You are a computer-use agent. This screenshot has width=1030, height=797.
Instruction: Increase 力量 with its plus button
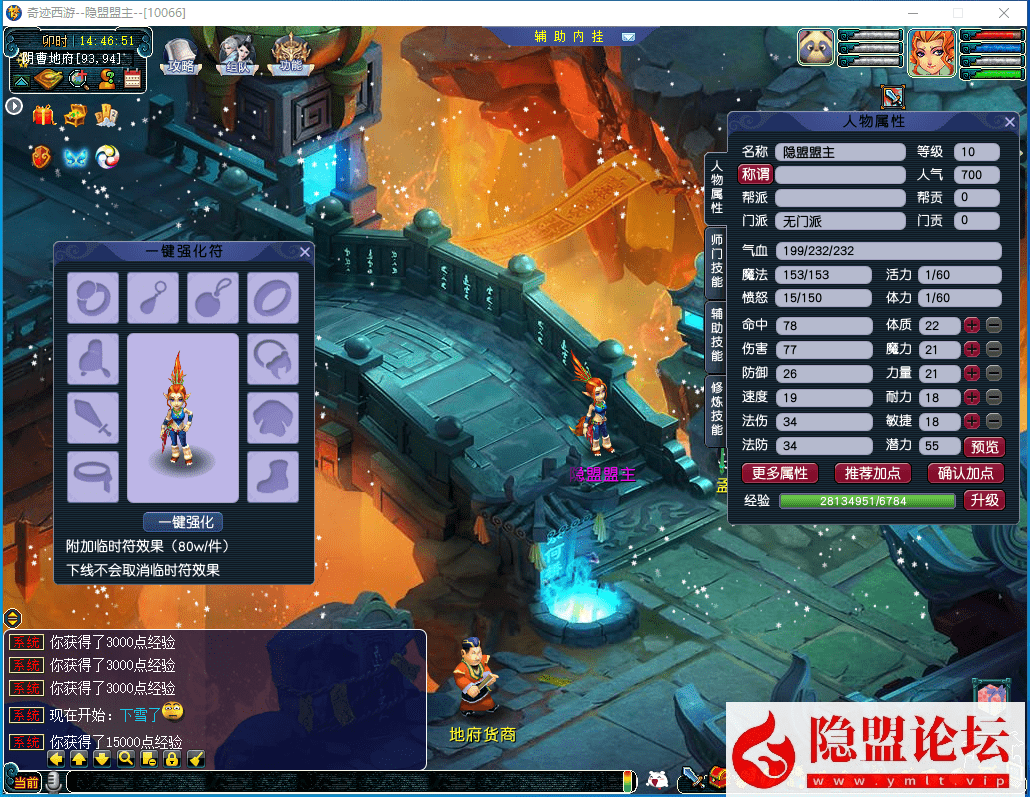[x=971, y=374]
